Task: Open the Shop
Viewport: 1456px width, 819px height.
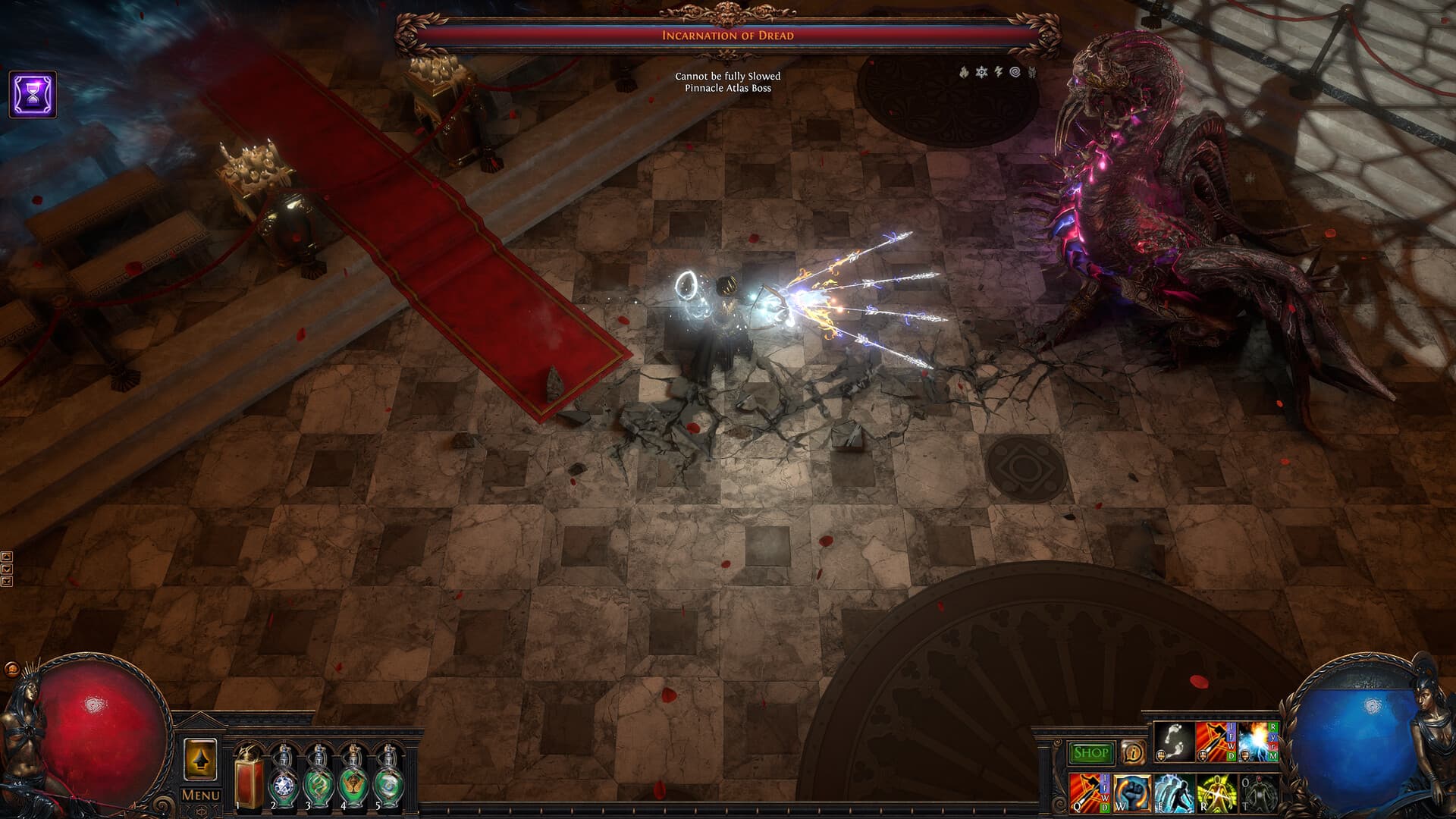Action: pyautogui.click(x=1090, y=752)
